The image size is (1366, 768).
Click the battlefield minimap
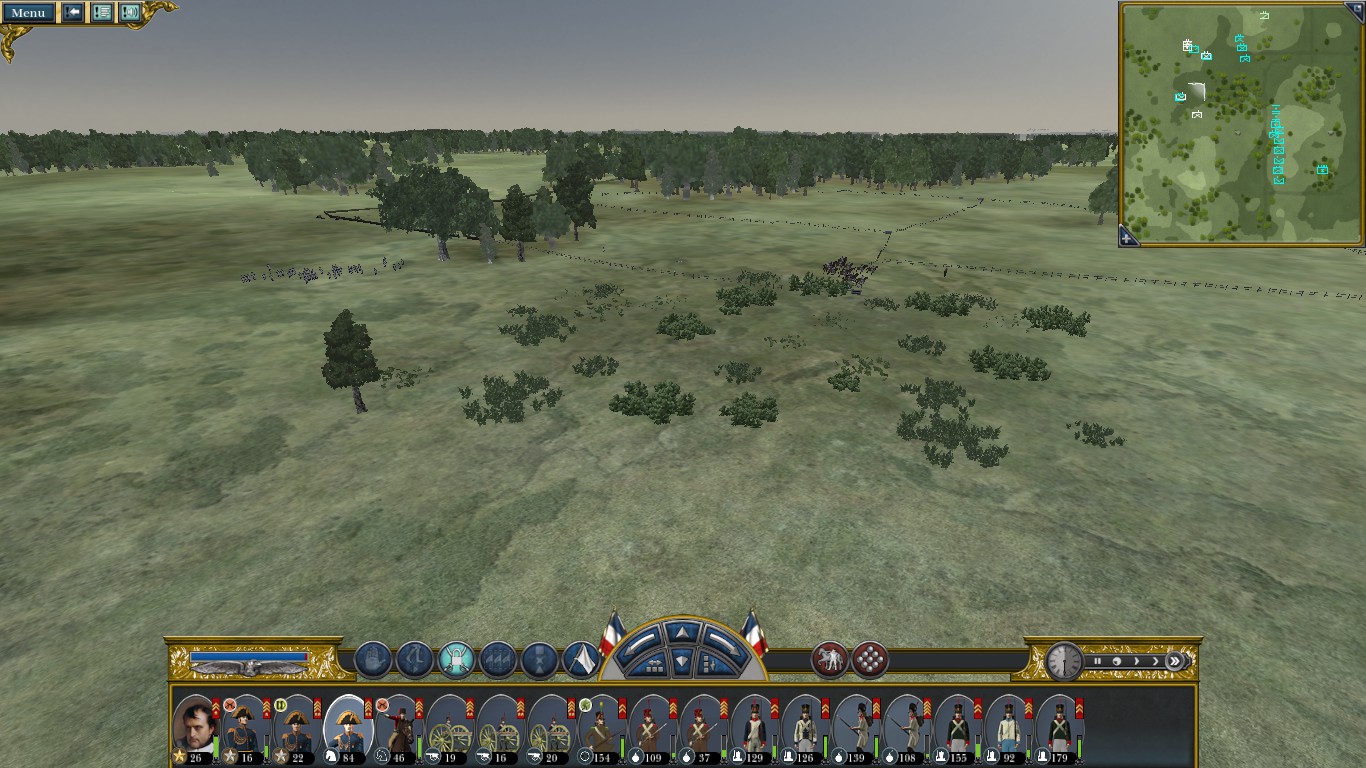click(x=1240, y=120)
